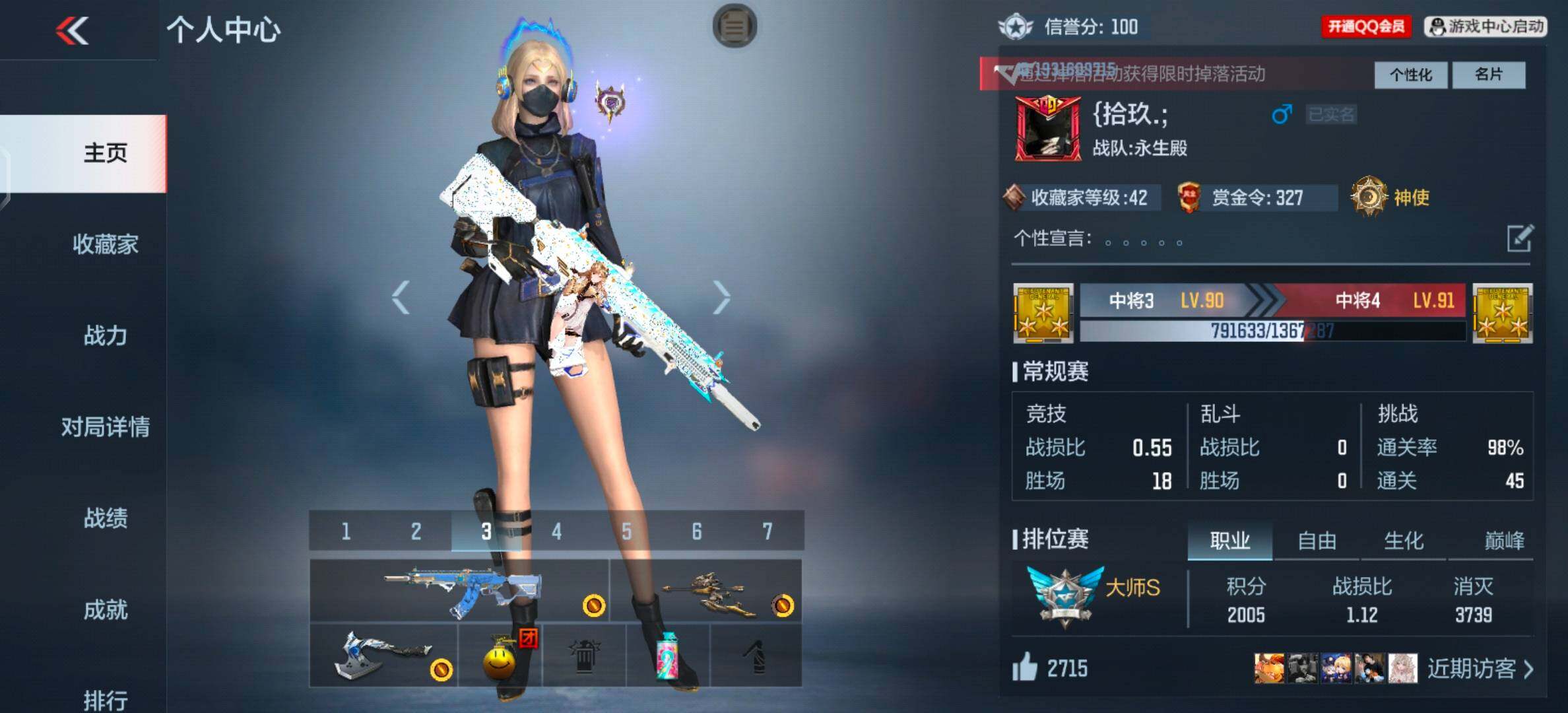Show the 巅峰 ranked tab
1568x713 pixels.
coord(1504,541)
